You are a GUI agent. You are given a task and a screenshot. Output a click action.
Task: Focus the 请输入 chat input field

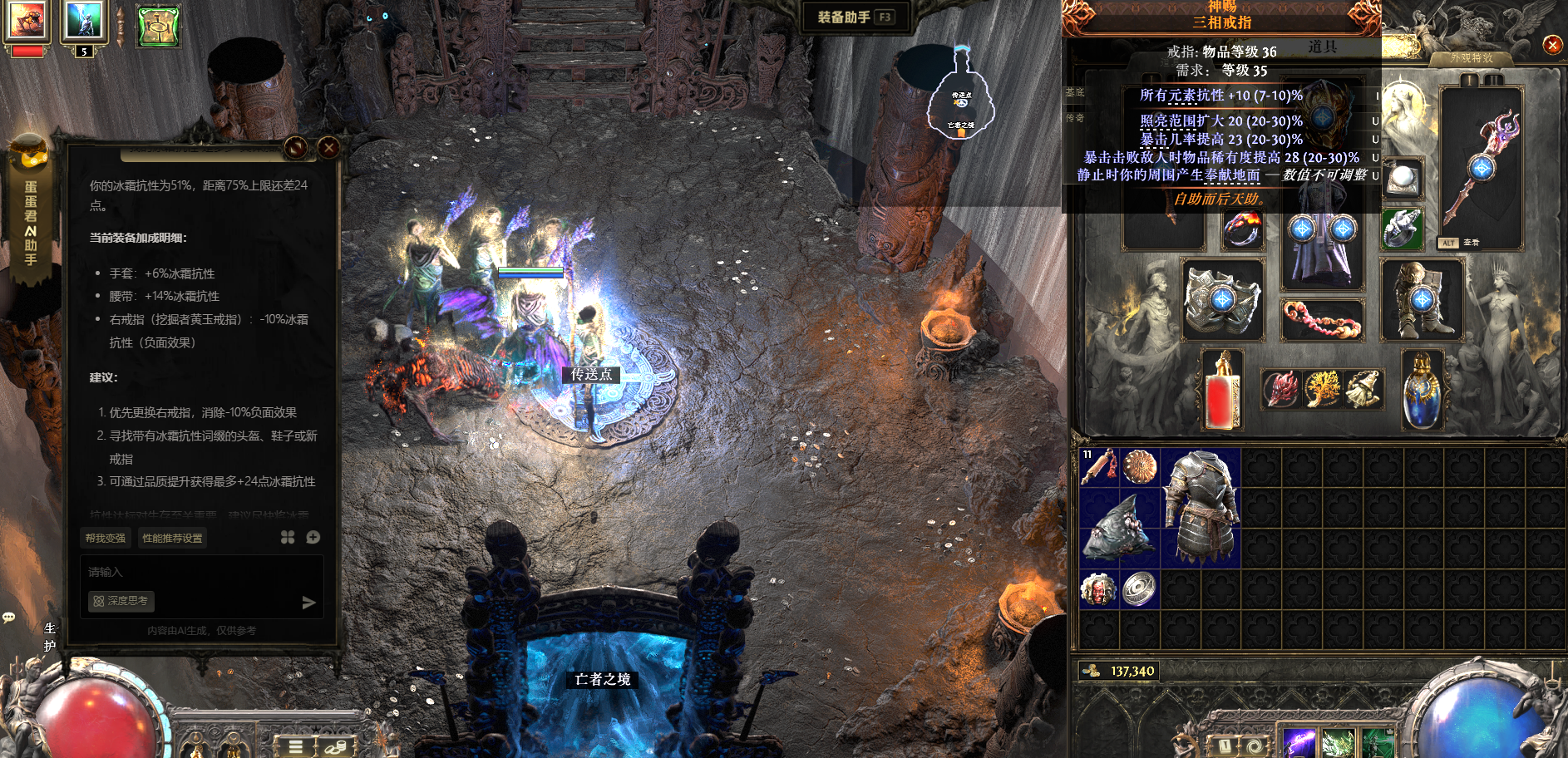point(200,572)
